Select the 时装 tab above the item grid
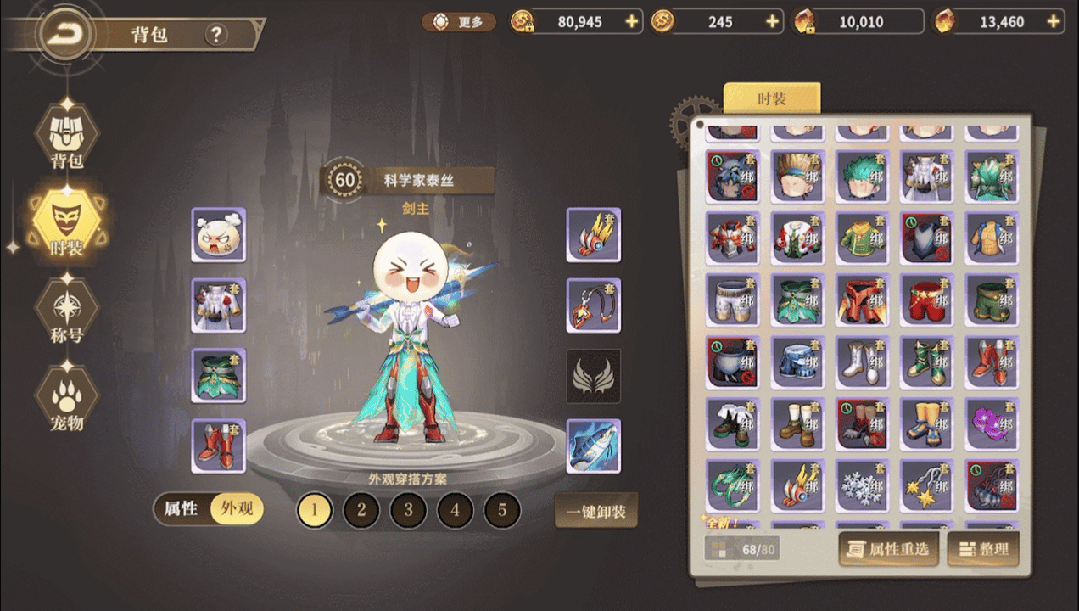 point(771,99)
